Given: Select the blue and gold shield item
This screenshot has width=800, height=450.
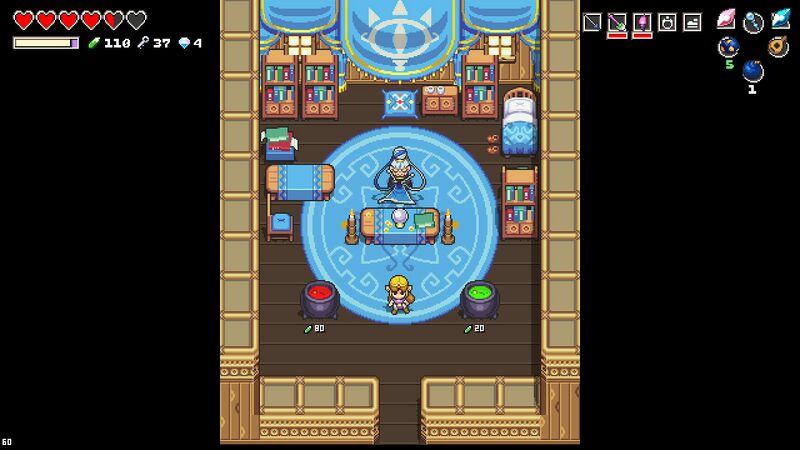Looking at the screenshot, I should pos(728,46).
